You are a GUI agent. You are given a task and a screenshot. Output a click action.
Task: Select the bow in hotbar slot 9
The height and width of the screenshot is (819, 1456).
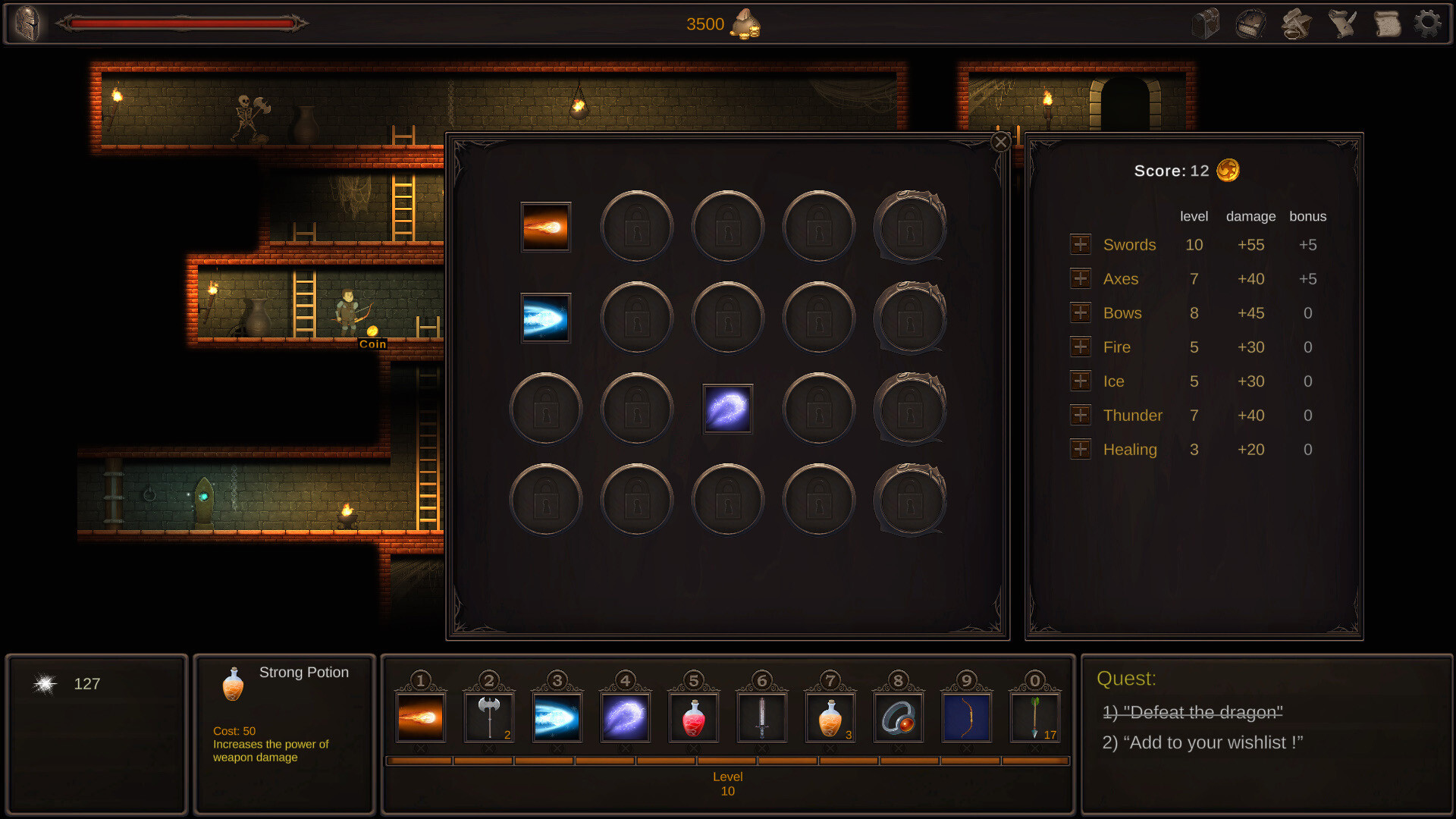tap(968, 716)
